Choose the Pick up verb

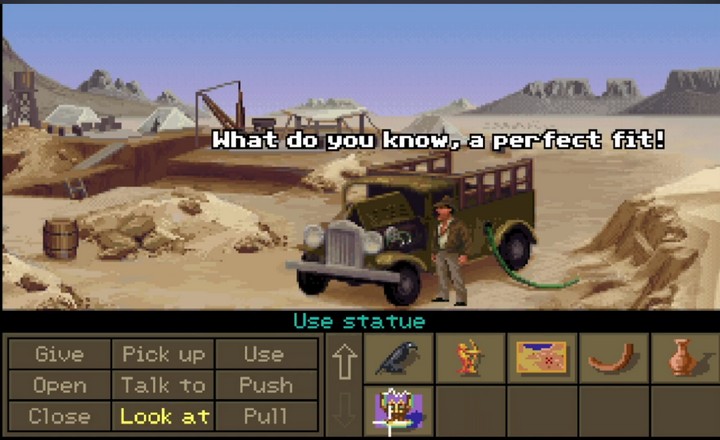pyautogui.click(x=163, y=354)
